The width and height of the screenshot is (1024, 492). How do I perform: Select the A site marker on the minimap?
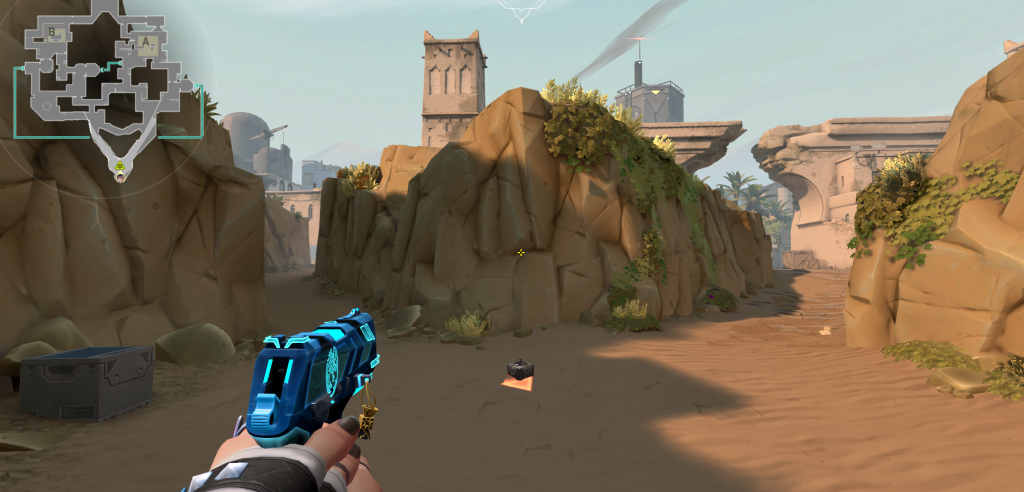coord(147,43)
